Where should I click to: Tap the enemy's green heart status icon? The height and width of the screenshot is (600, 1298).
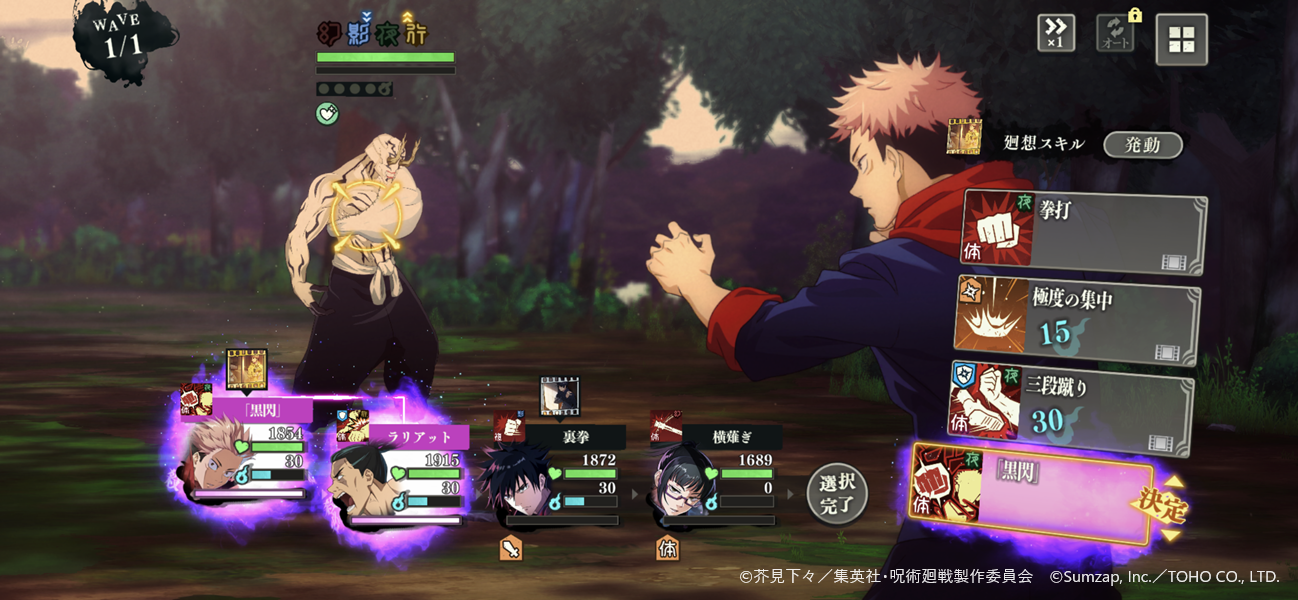coord(327,114)
